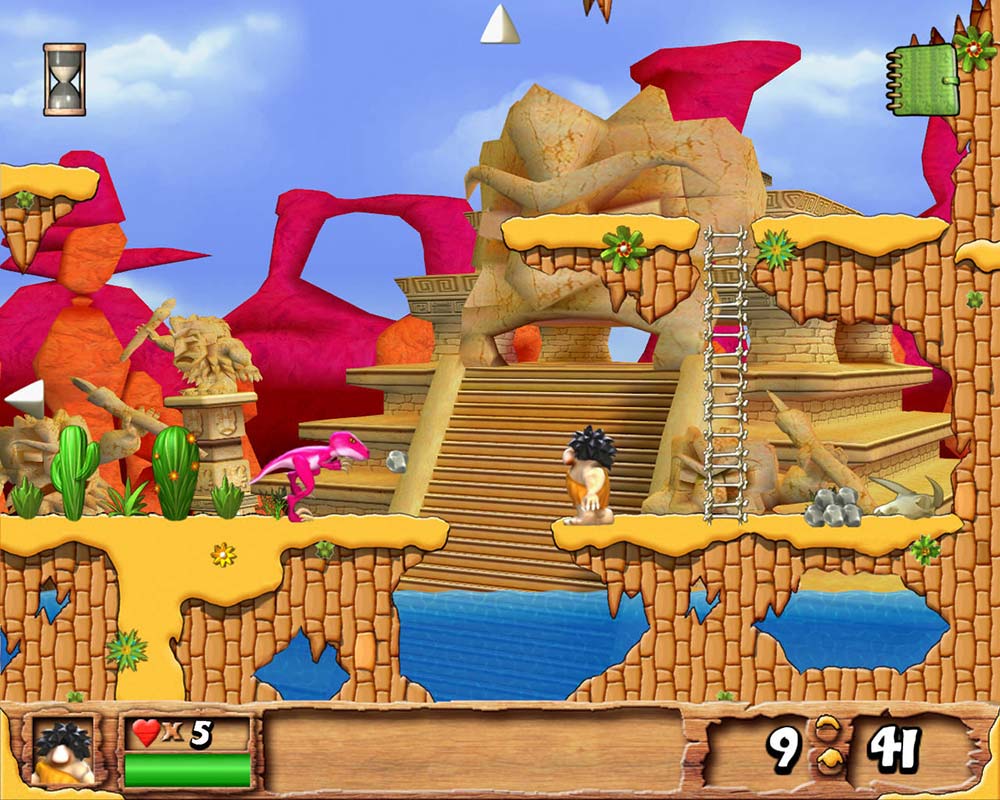Image resolution: width=1000 pixels, height=800 pixels.
Task: Select the caveman character portrait
Action: coord(62,750)
